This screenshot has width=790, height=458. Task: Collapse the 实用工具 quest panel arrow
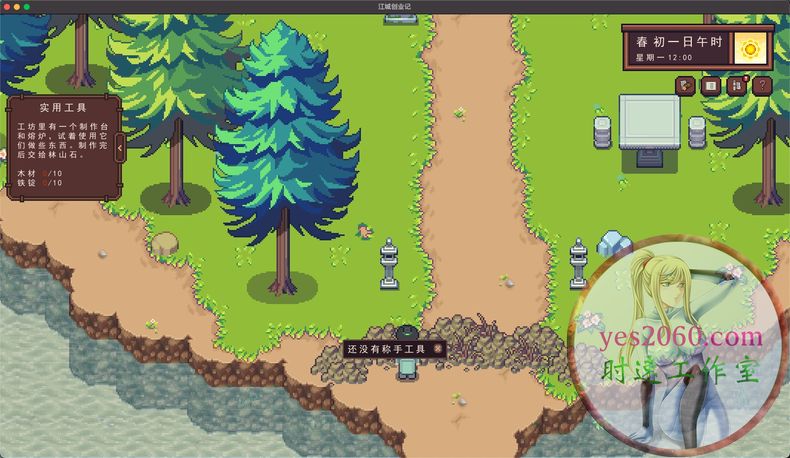120,149
